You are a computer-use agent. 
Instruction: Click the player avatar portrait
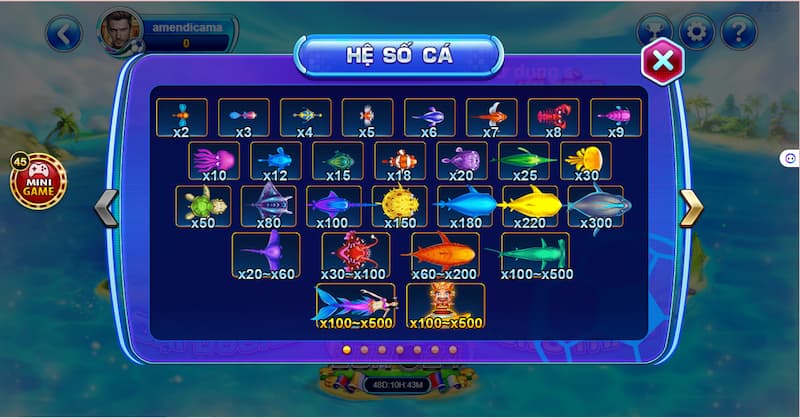coord(119,32)
